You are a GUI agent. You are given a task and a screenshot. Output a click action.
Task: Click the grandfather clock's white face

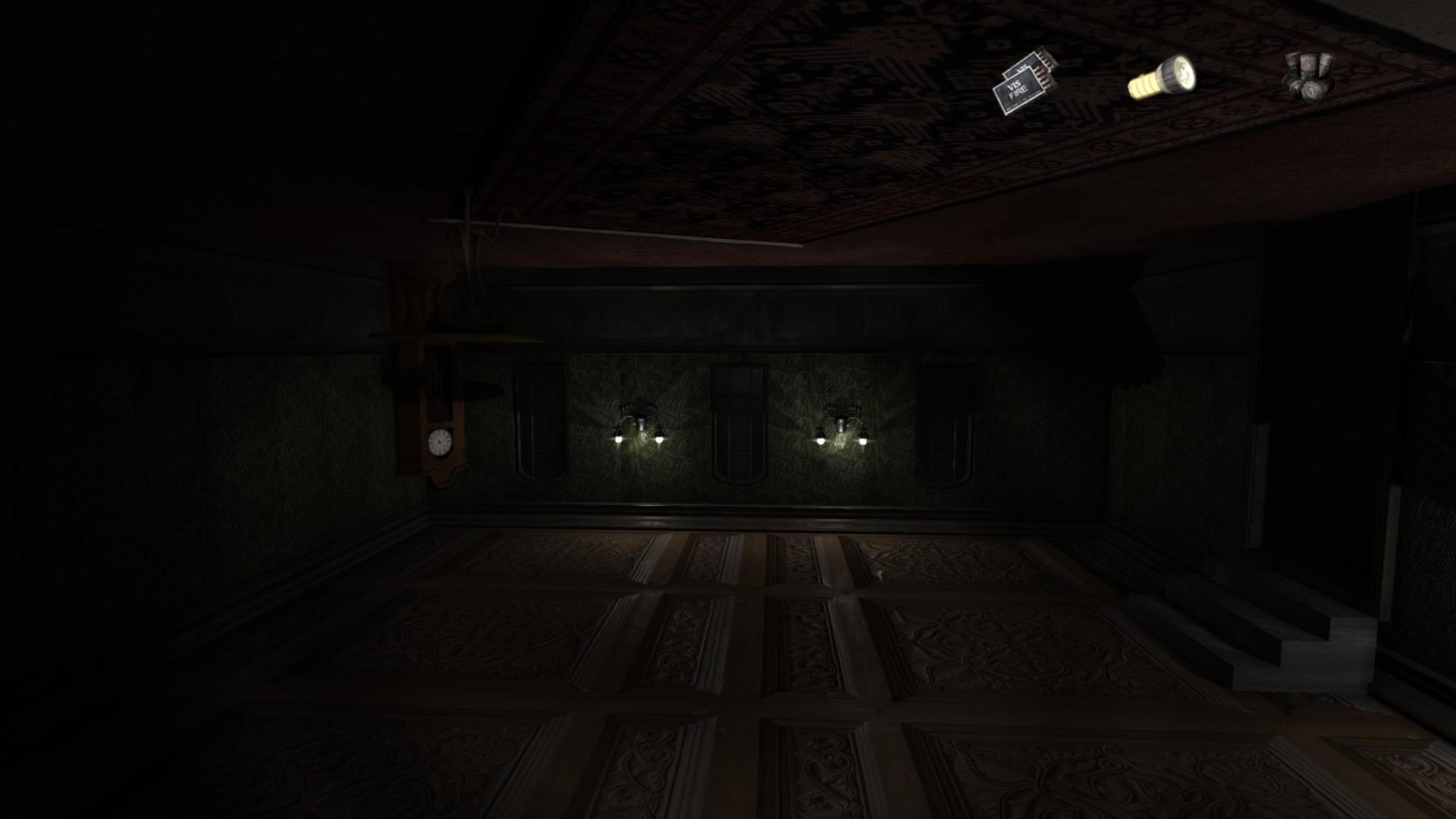coord(440,441)
